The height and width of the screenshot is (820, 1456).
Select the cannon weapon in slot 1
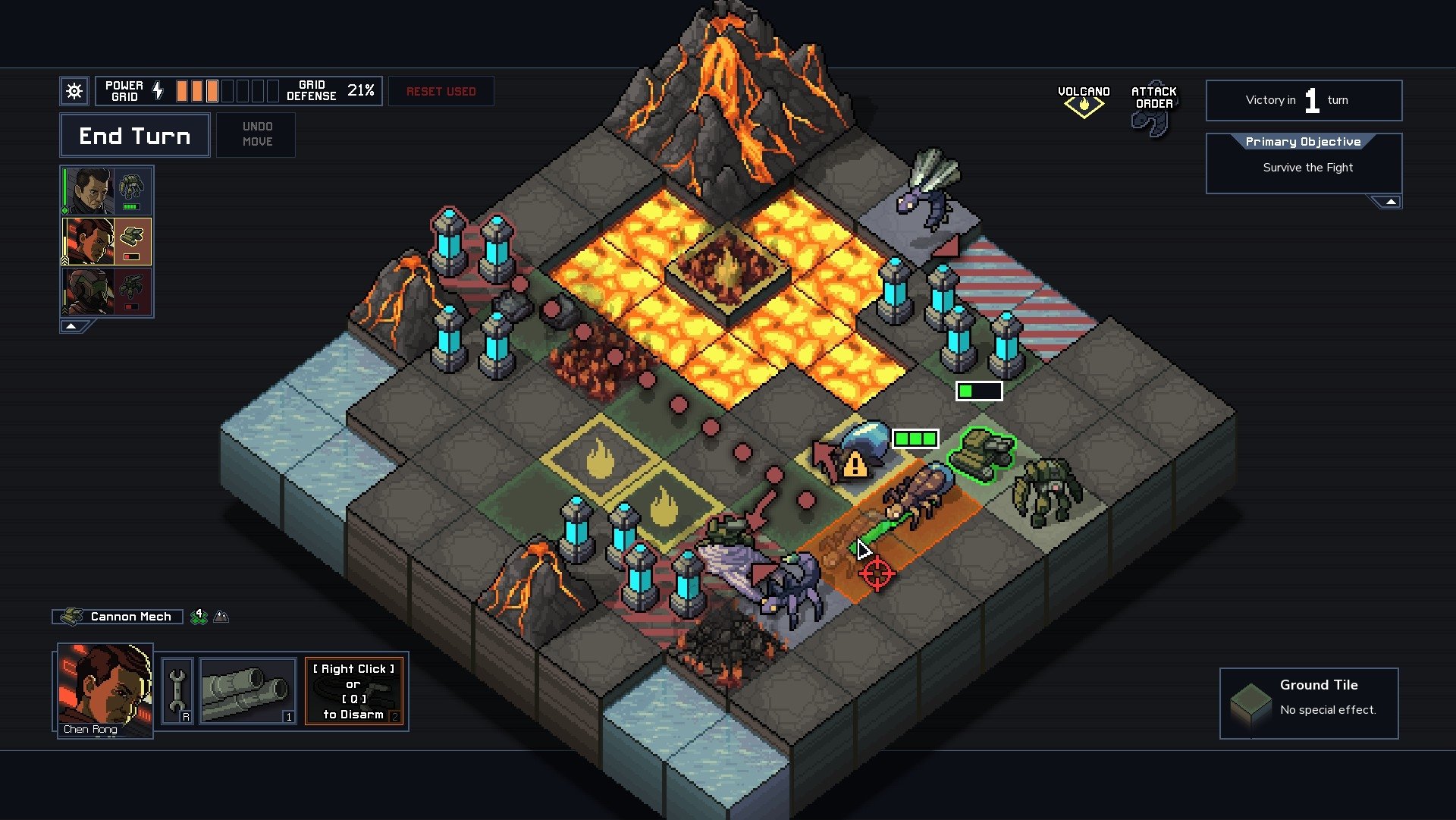pos(247,690)
